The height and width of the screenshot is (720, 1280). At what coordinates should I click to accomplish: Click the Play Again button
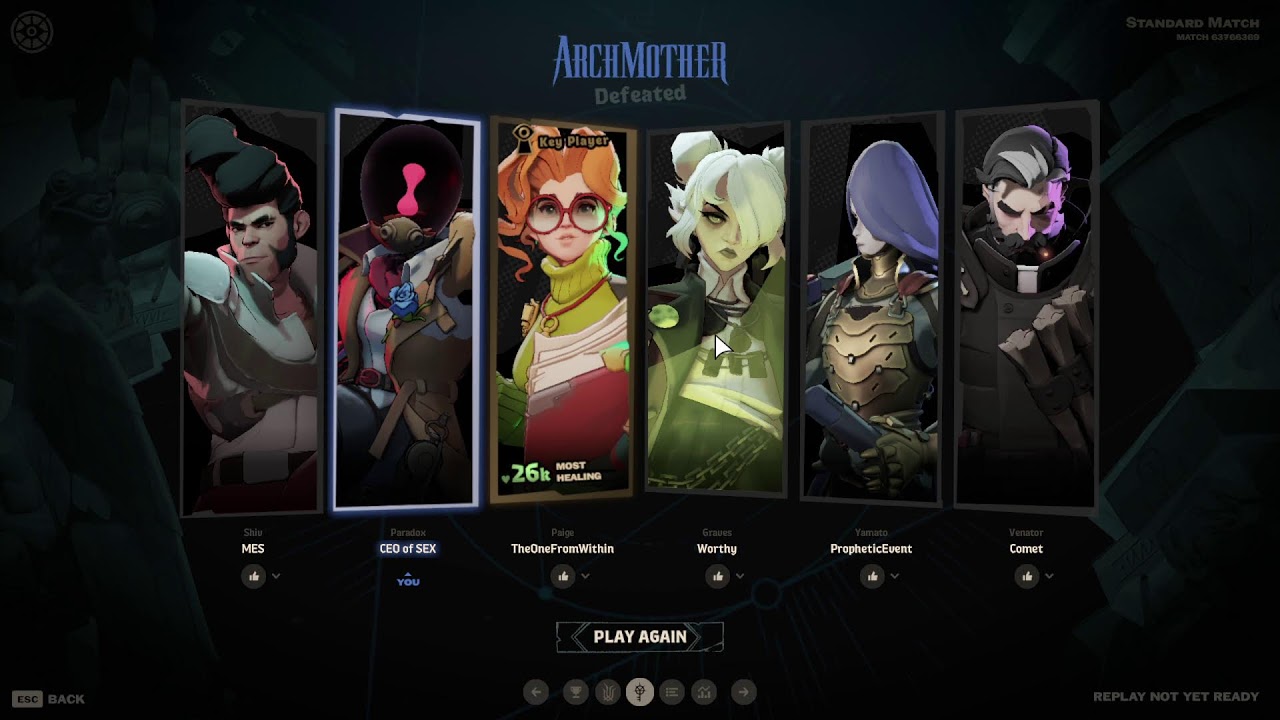coord(640,637)
